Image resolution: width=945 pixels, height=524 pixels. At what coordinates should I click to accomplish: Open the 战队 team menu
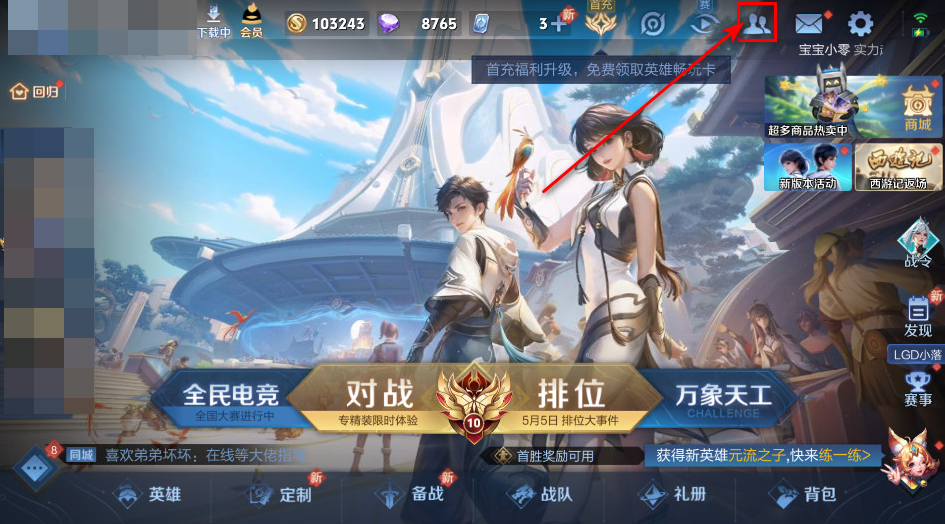(542, 494)
